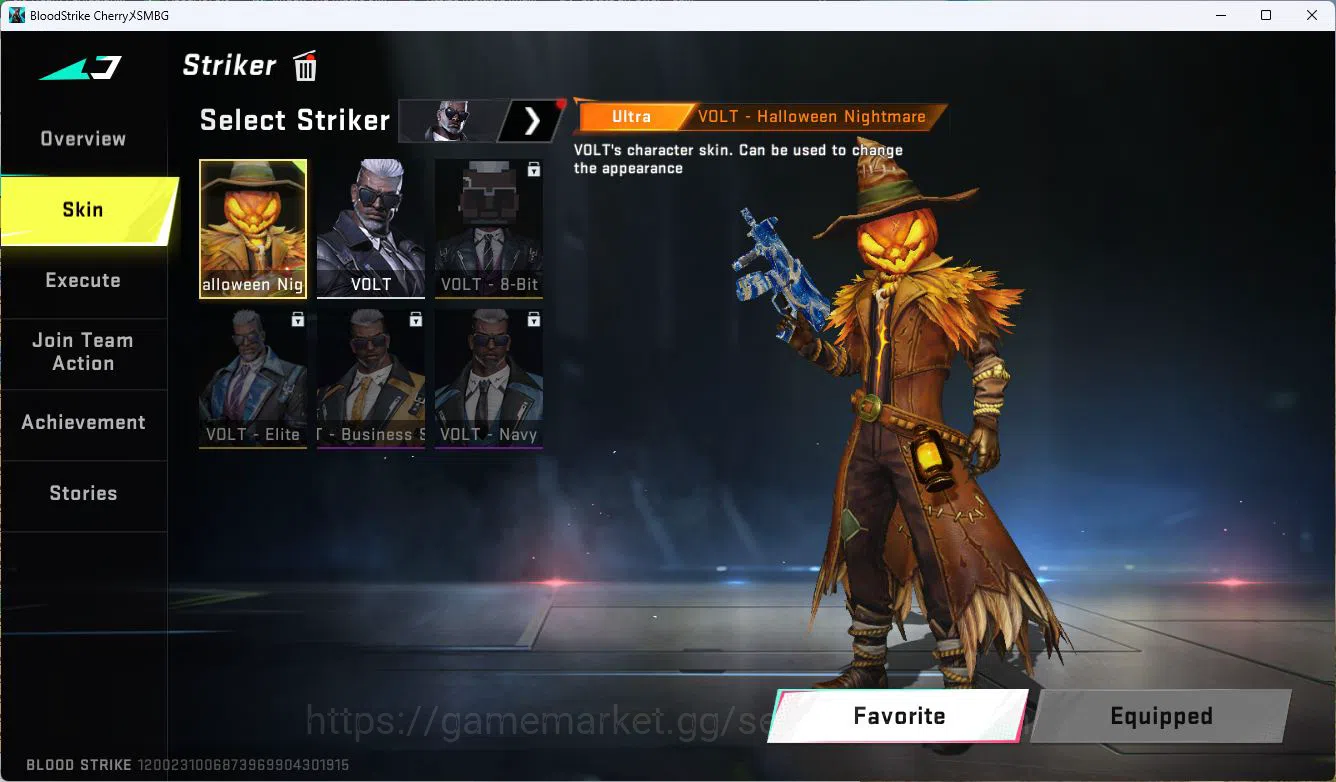Click the striker portrait beside Select Striker
Viewport: 1336px width, 782px height.
pos(450,120)
